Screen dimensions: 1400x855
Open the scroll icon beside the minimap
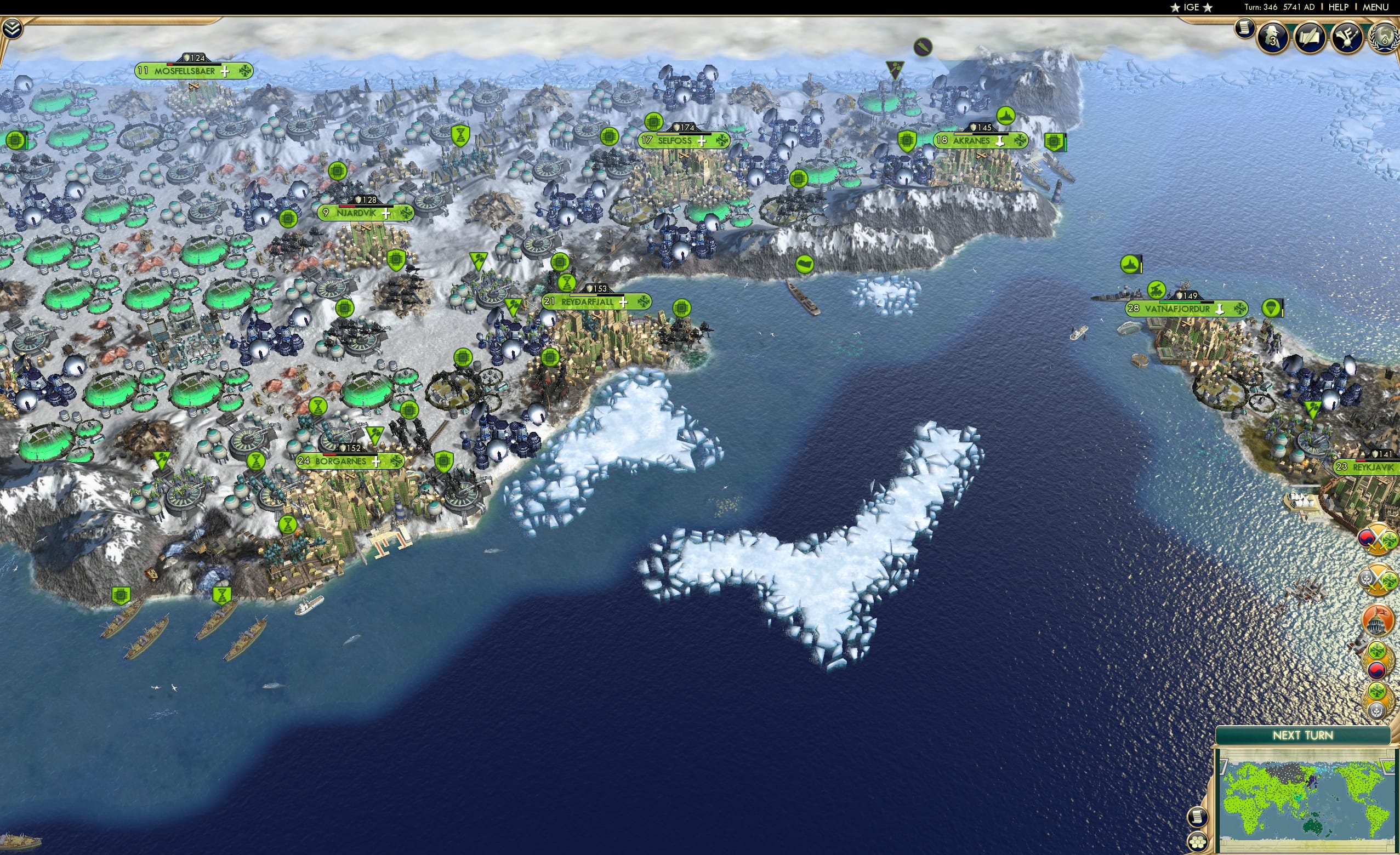point(1198,818)
